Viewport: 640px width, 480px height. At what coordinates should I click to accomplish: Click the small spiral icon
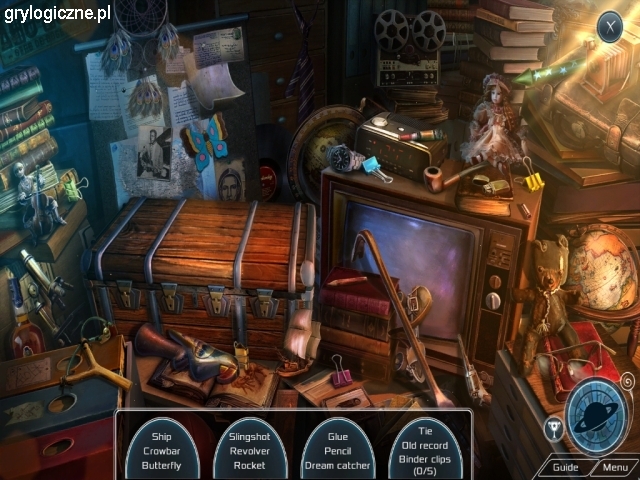click(x=627, y=381)
